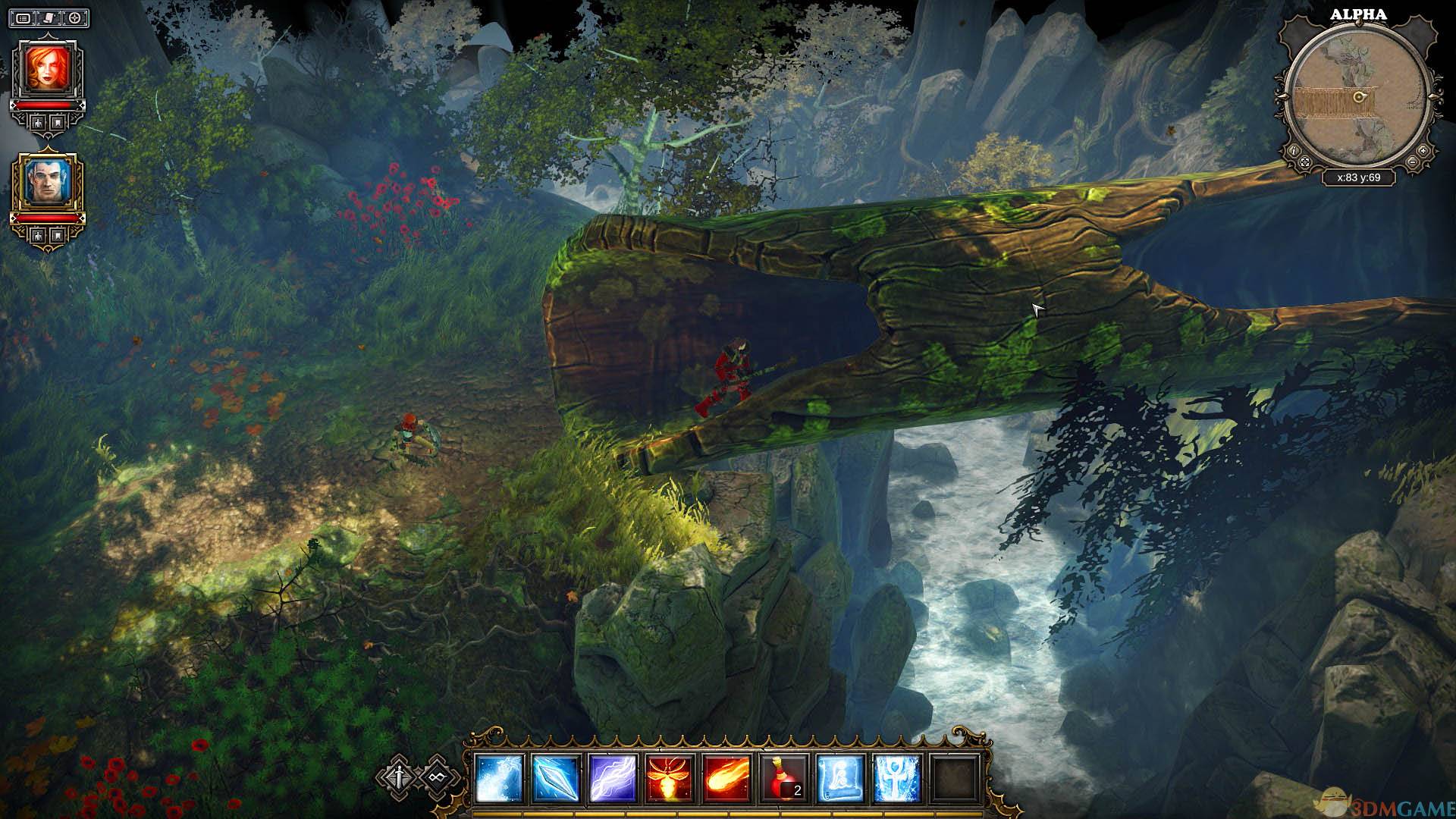The image size is (1456, 819).
Task: Open the list menu button
Action: click(x=24, y=17)
